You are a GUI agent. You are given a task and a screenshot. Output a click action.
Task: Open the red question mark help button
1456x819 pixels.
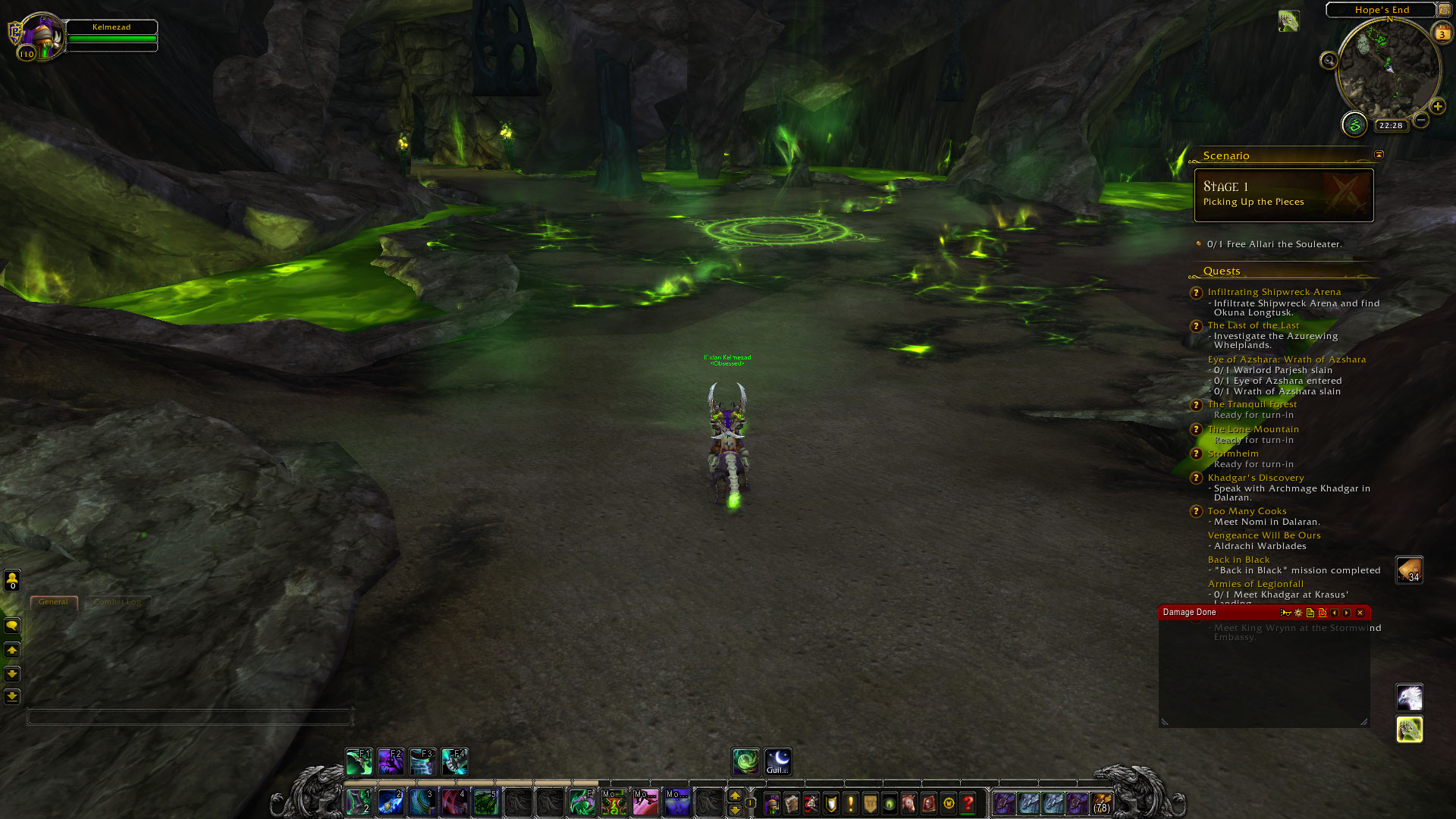coord(968,803)
